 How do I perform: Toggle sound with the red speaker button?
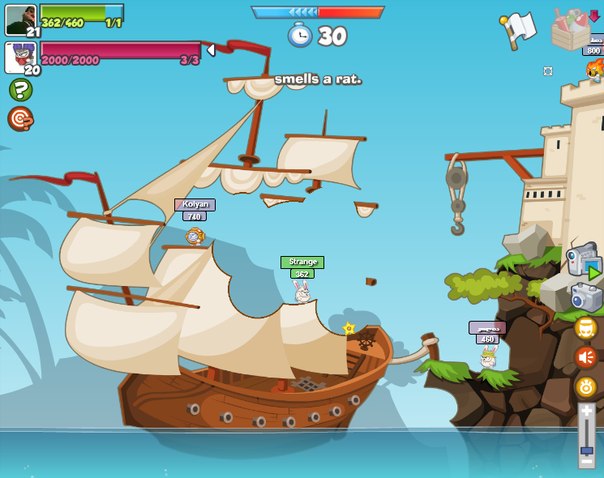586,357
